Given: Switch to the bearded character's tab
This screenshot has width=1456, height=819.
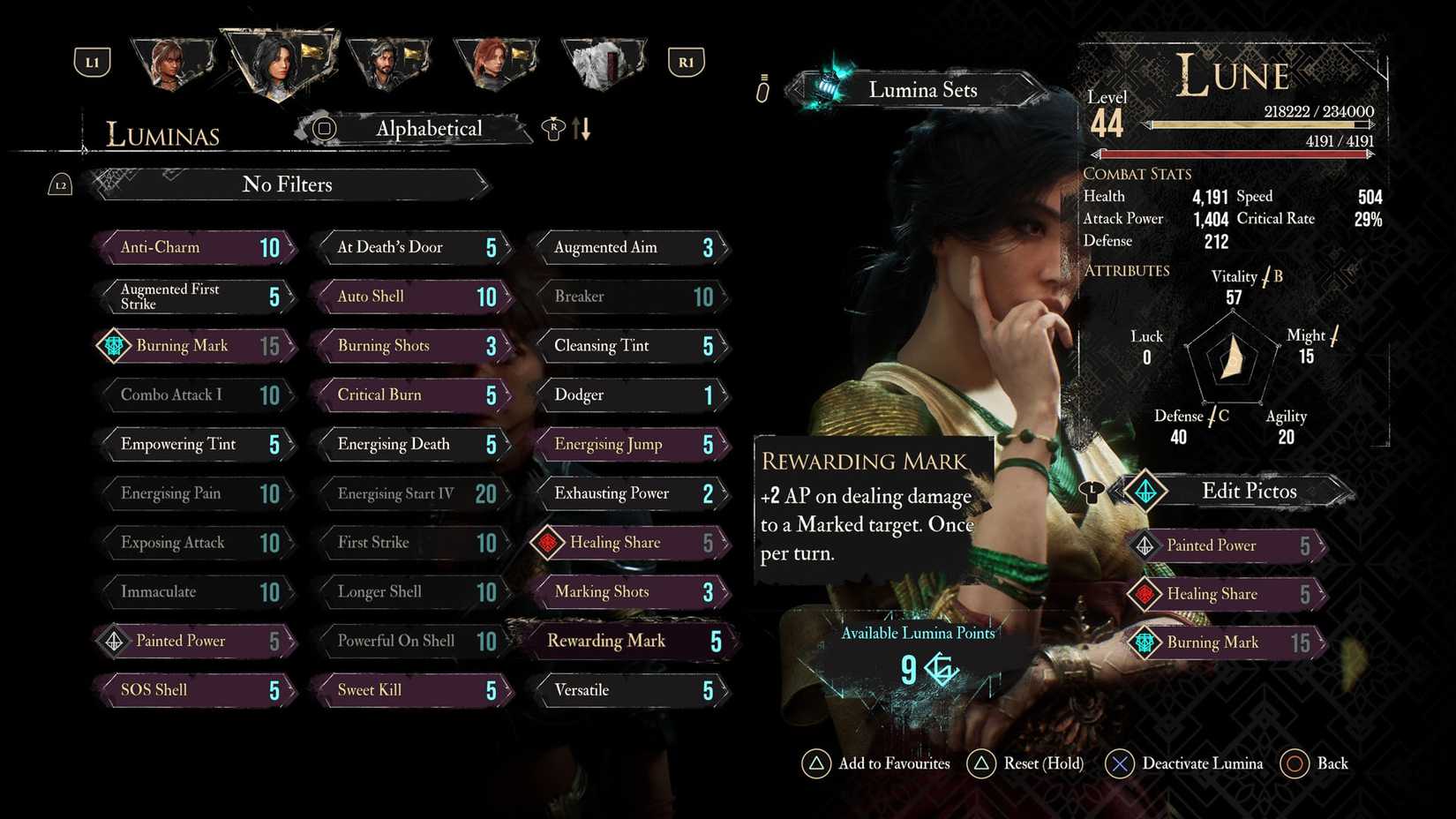Looking at the screenshot, I should click(x=390, y=59).
